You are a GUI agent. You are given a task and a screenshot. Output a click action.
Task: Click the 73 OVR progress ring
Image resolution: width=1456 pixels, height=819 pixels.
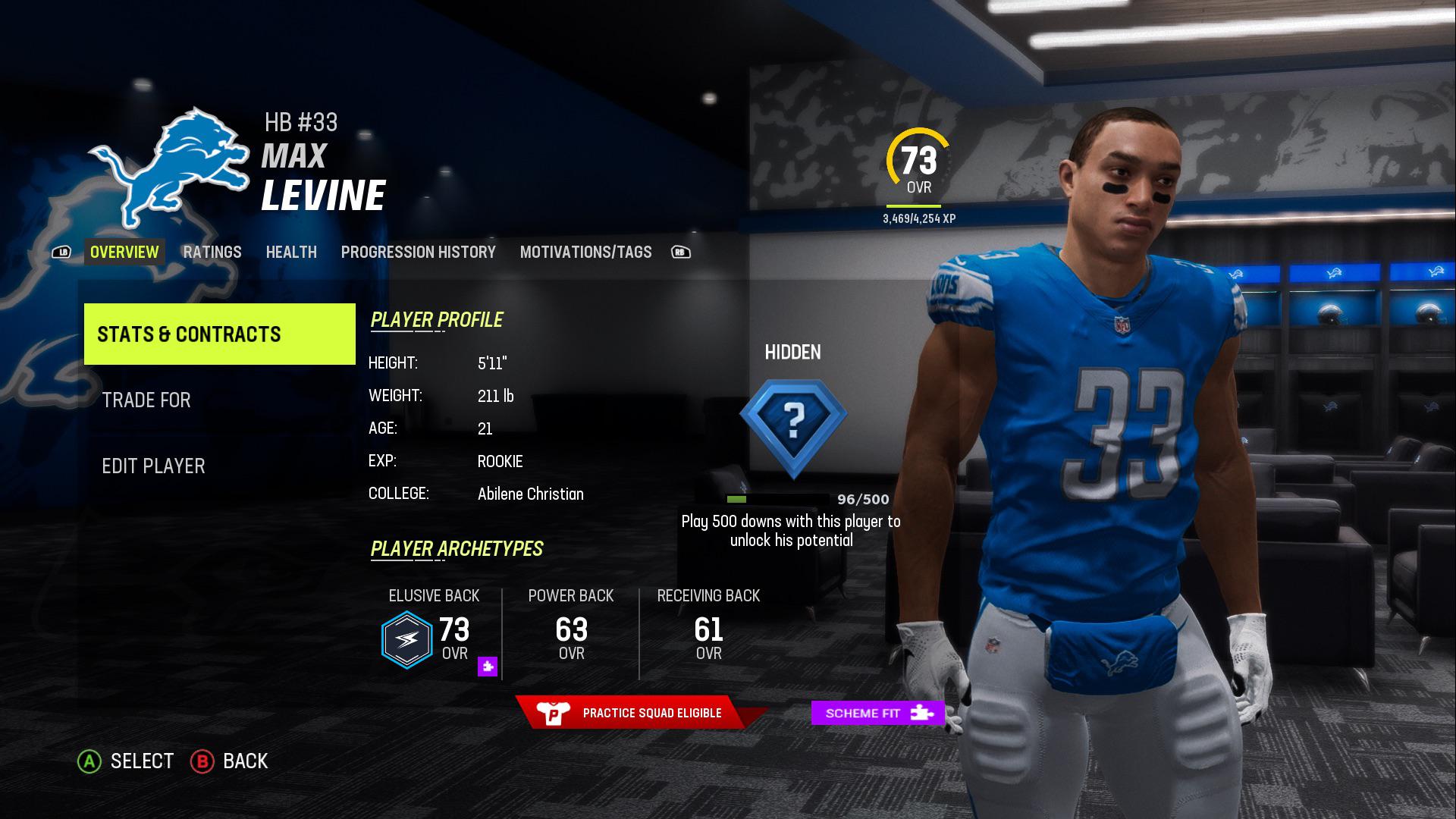click(918, 159)
